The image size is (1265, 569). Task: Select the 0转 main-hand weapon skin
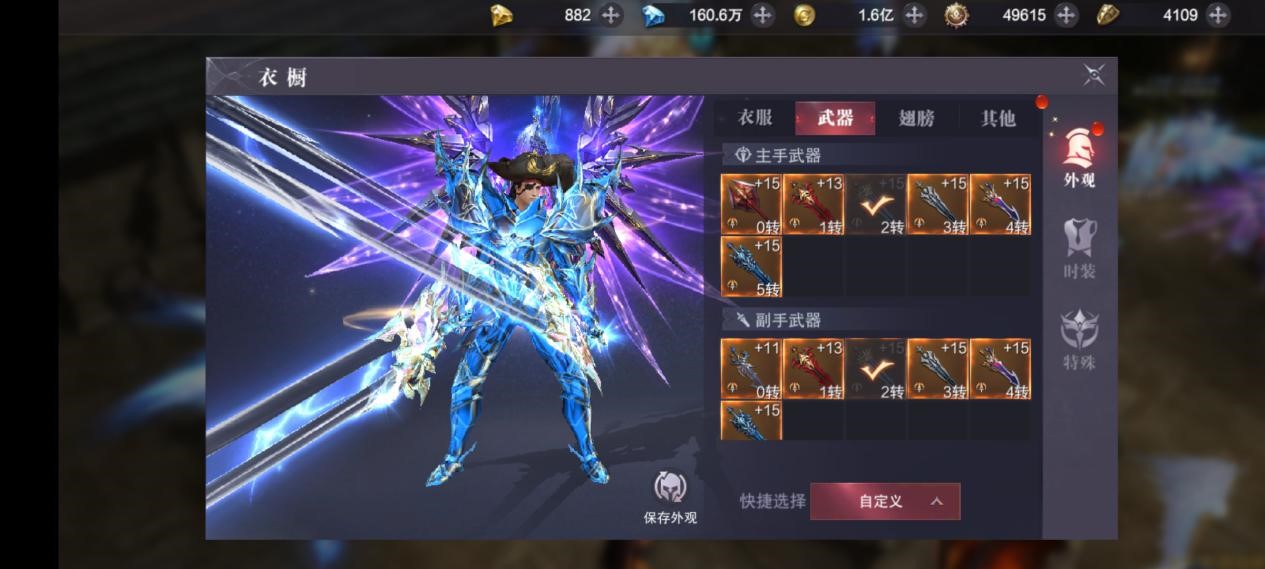click(x=751, y=205)
